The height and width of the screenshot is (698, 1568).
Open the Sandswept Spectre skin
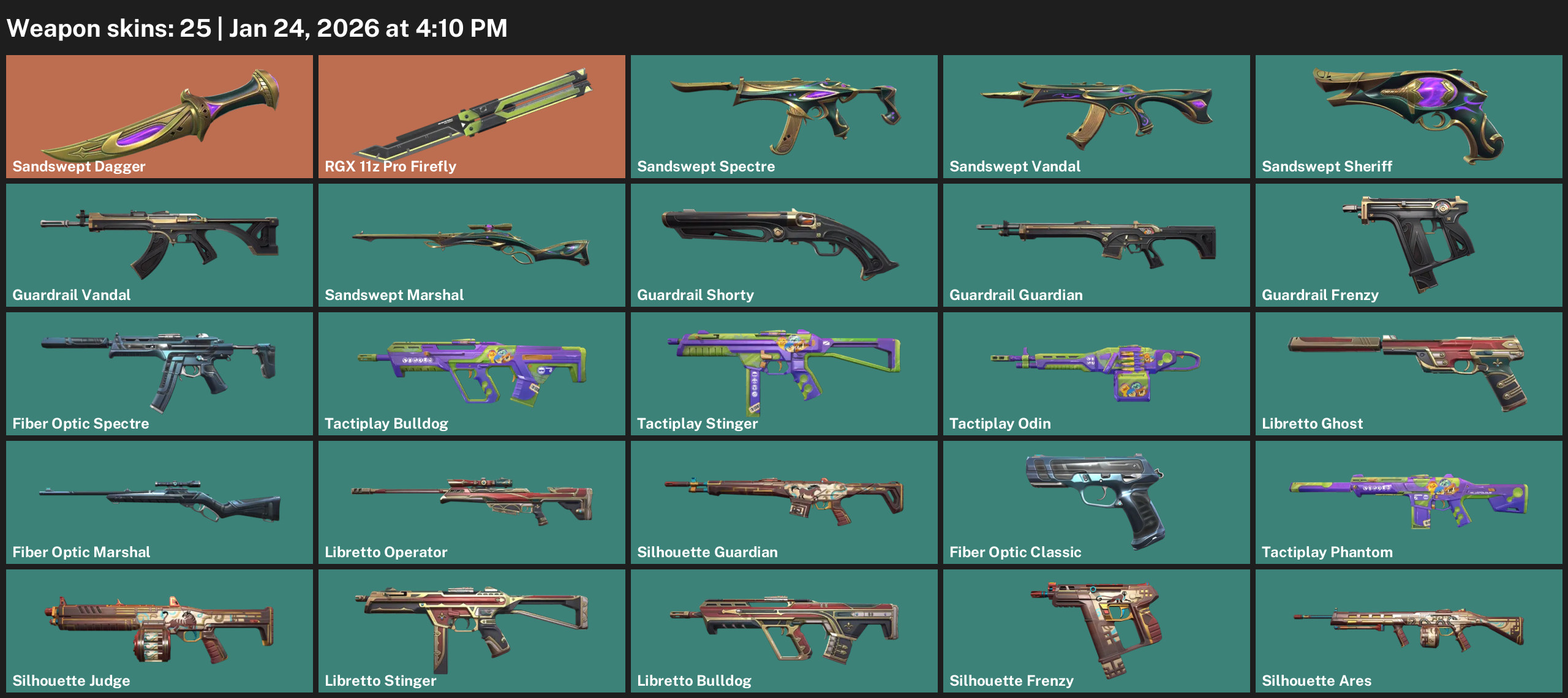pyautogui.click(x=784, y=116)
